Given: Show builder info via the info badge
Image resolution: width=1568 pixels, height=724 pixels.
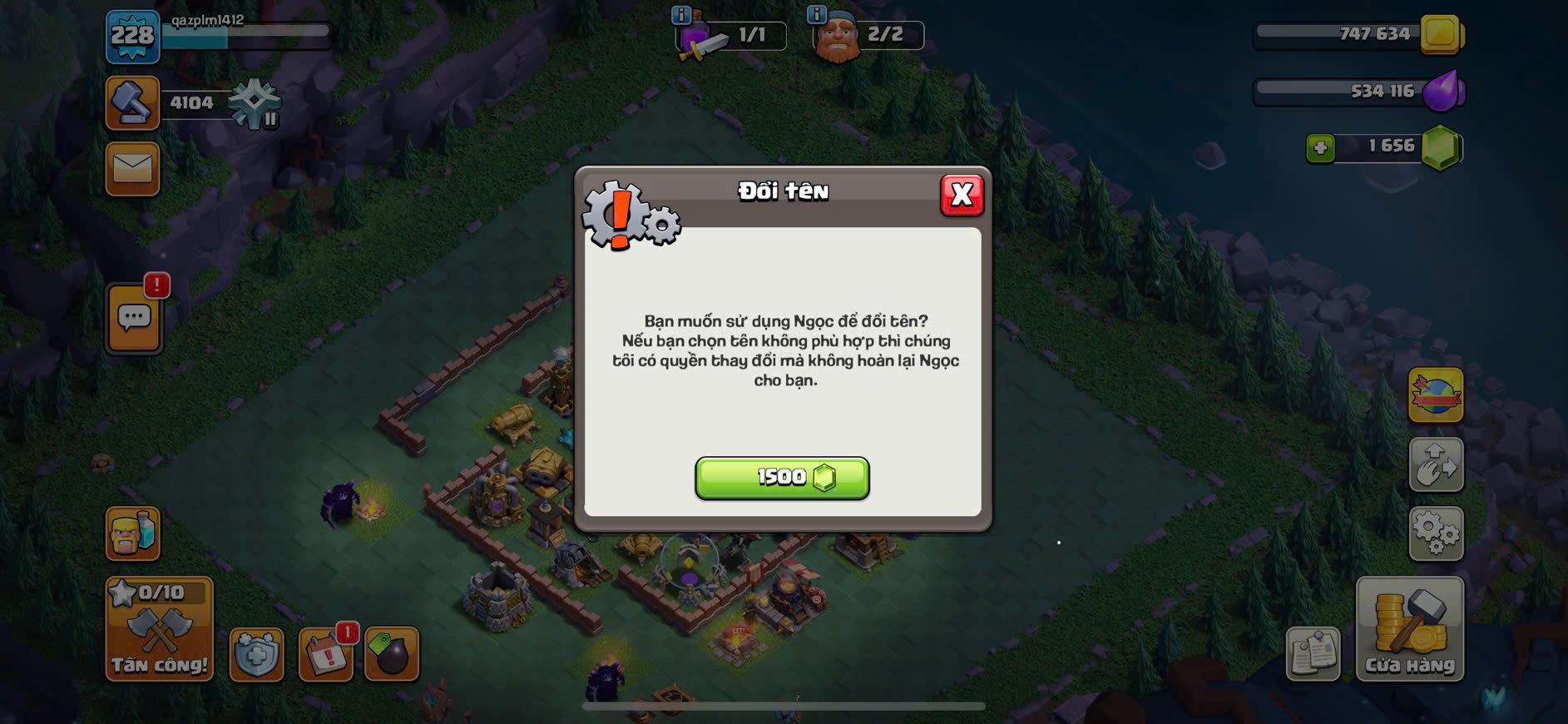Looking at the screenshot, I should pyautogui.click(x=817, y=14).
